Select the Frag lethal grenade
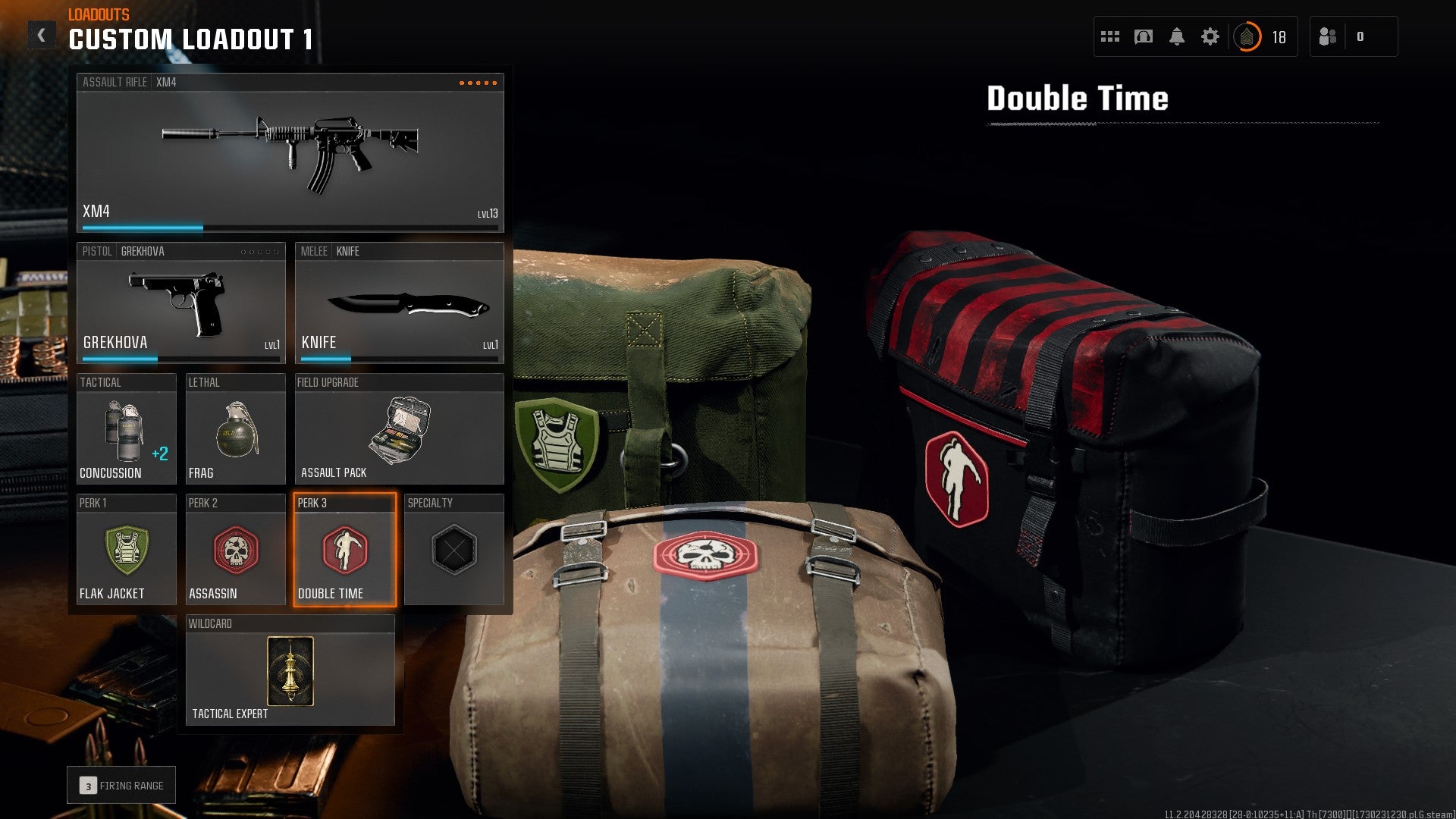The height and width of the screenshot is (819, 1456). coord(235,430)
